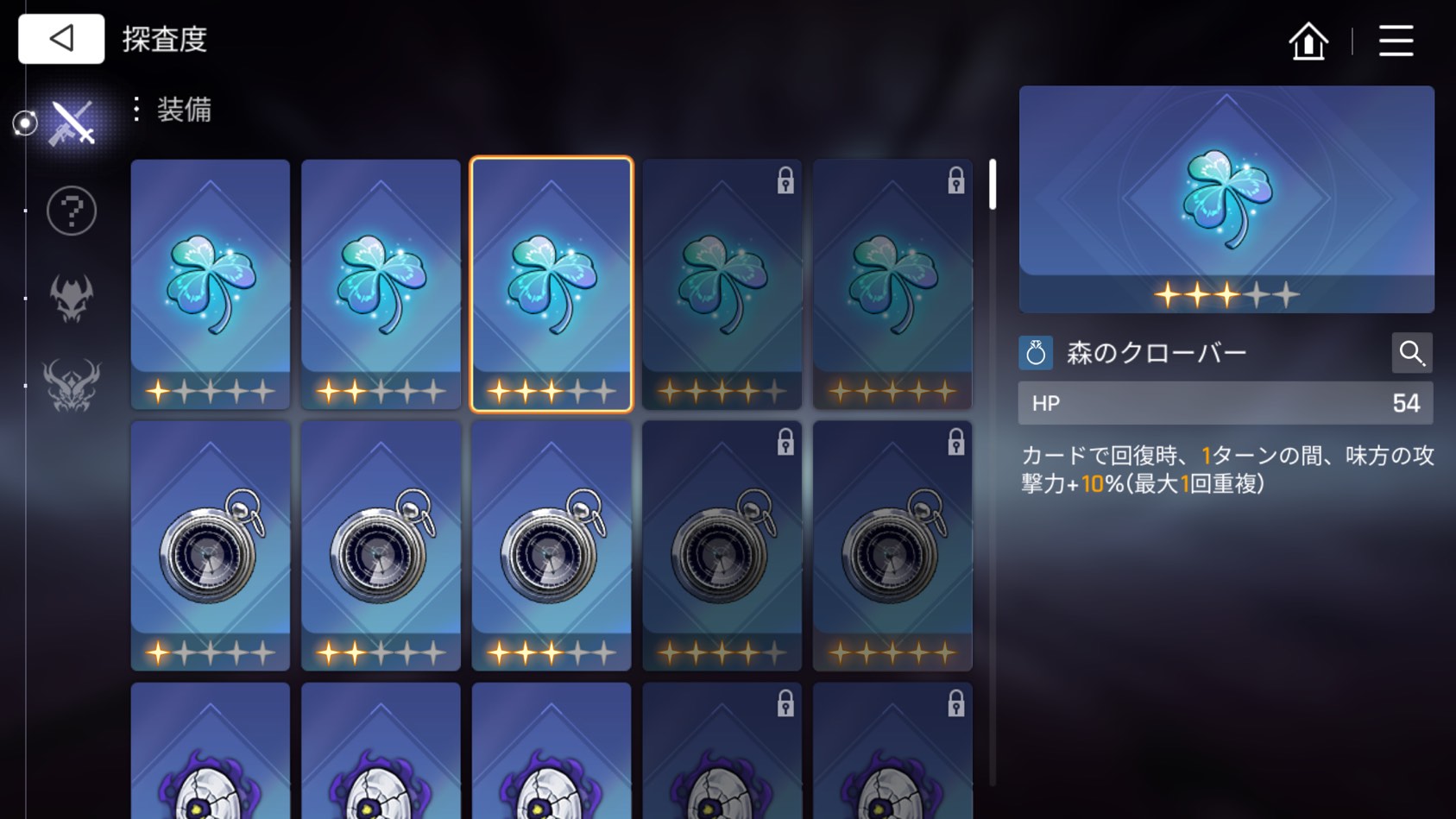Viewport: 1456px width, 819px height.
Task: Choose the two-star pocket watch card
Action: tap(381, 545)
